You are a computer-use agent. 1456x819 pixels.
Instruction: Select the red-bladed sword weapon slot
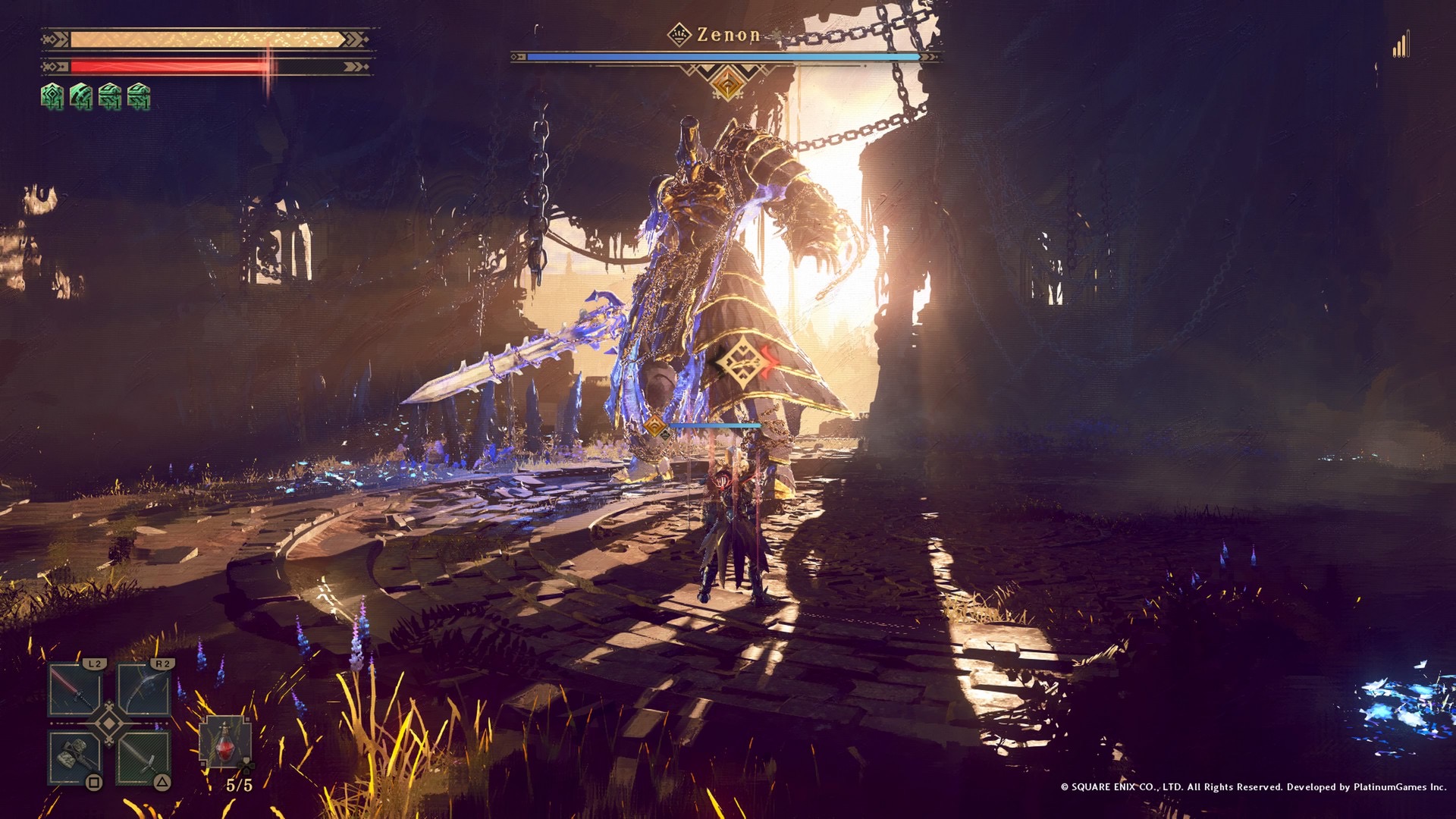coord(75,689)
